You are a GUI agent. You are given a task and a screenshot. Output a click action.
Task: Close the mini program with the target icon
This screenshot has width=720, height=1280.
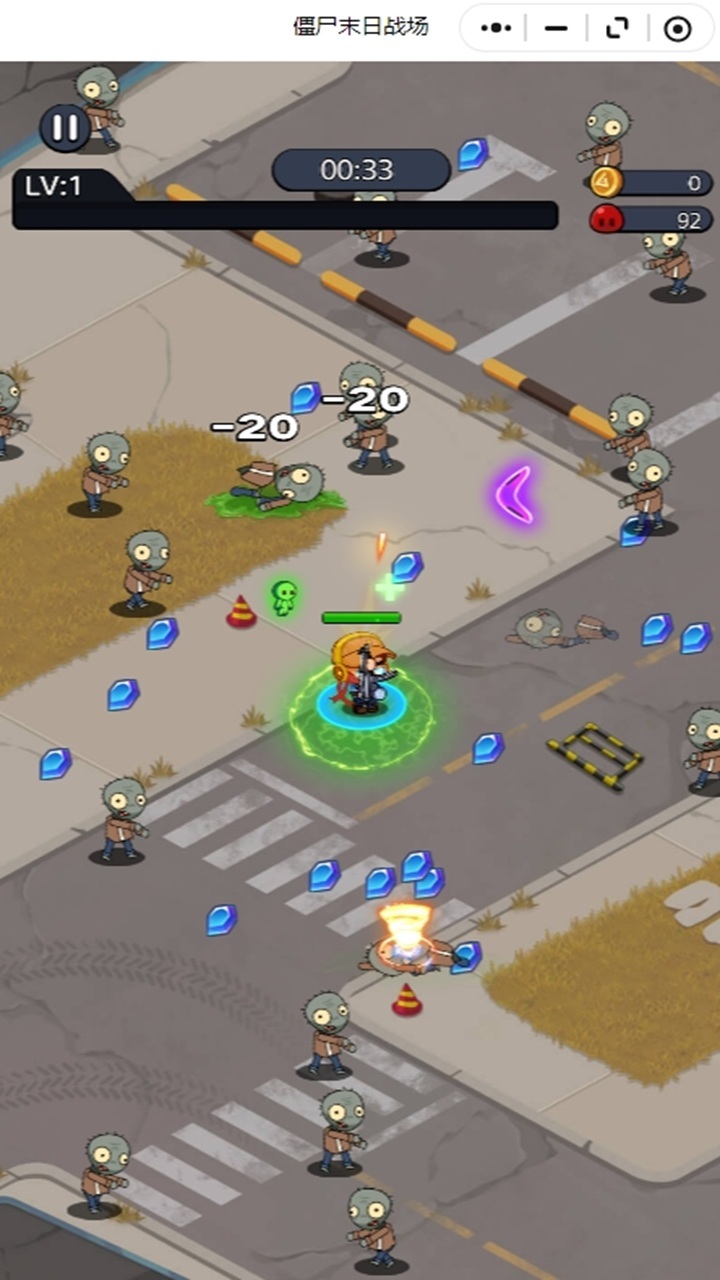[x=678, y=28]
